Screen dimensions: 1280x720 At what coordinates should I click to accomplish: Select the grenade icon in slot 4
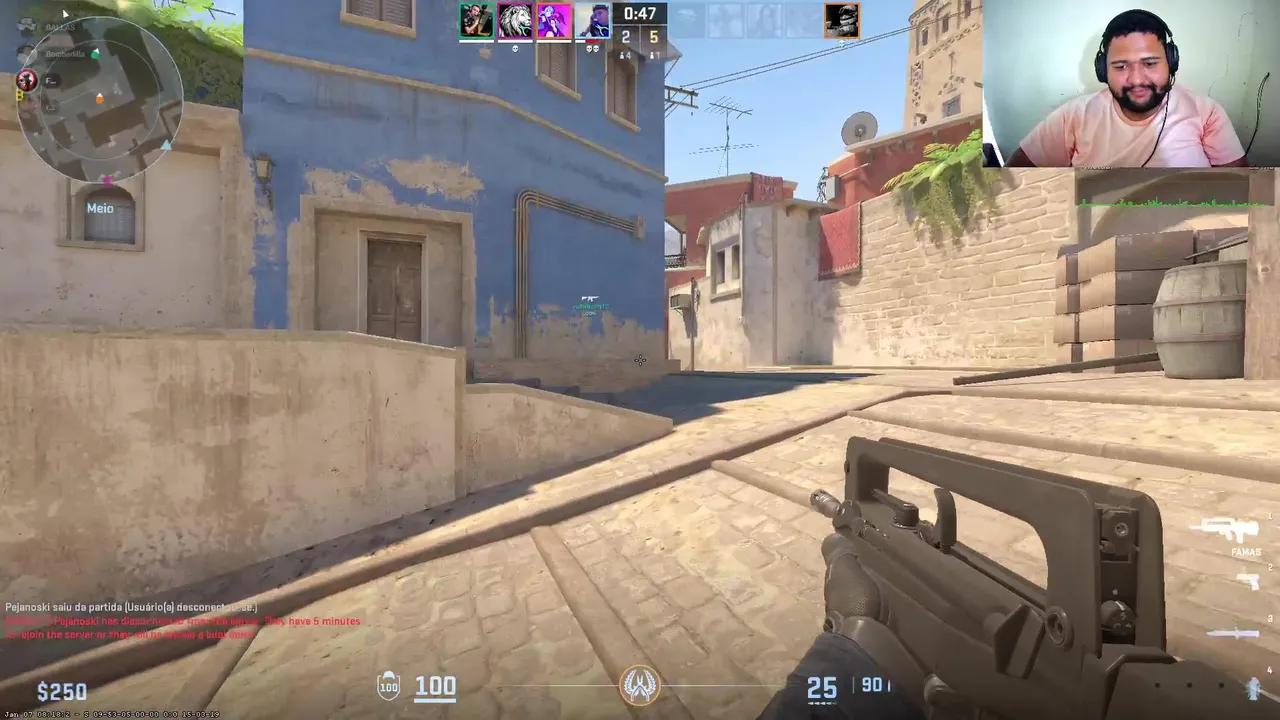pyautogui.click(x=1253, y=688)
